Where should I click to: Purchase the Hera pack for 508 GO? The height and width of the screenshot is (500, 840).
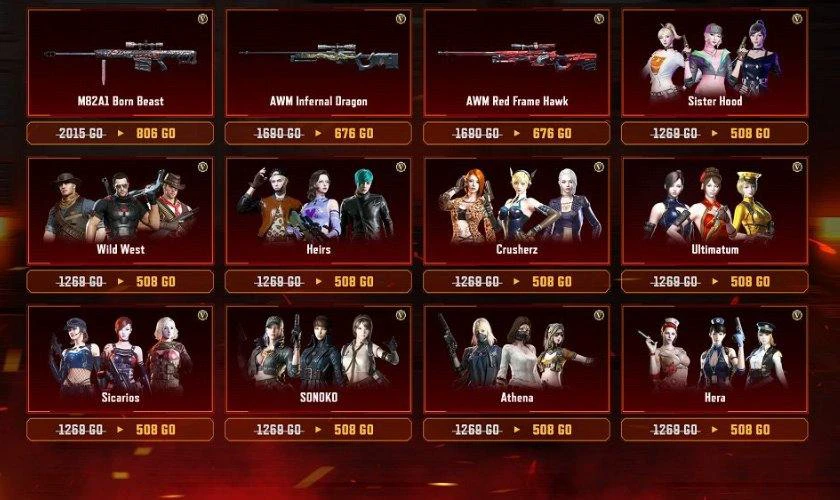tap(714, 429)
